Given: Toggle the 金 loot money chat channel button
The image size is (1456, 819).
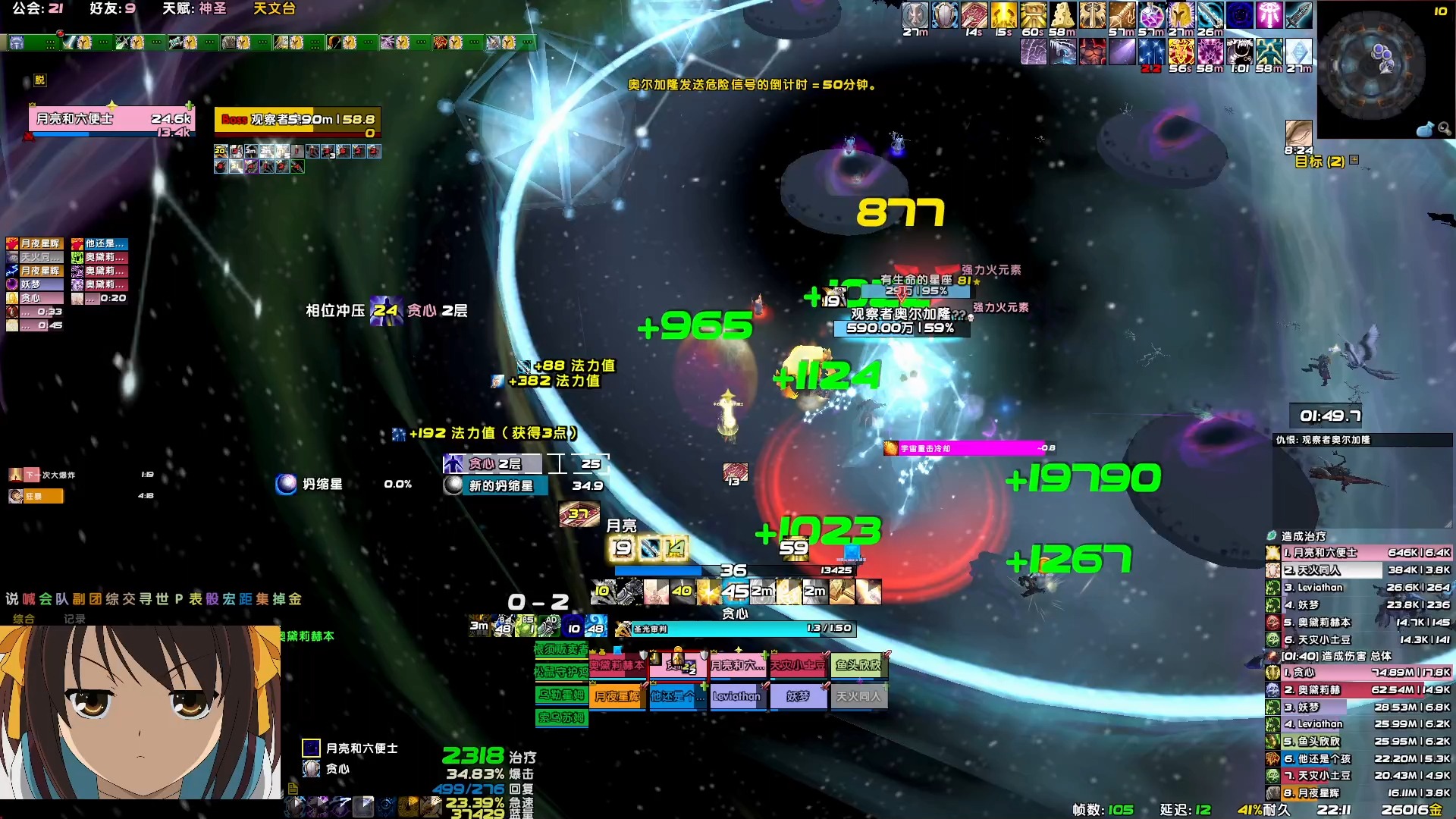Looking at the screenshot, I should [x=295, y=598].
